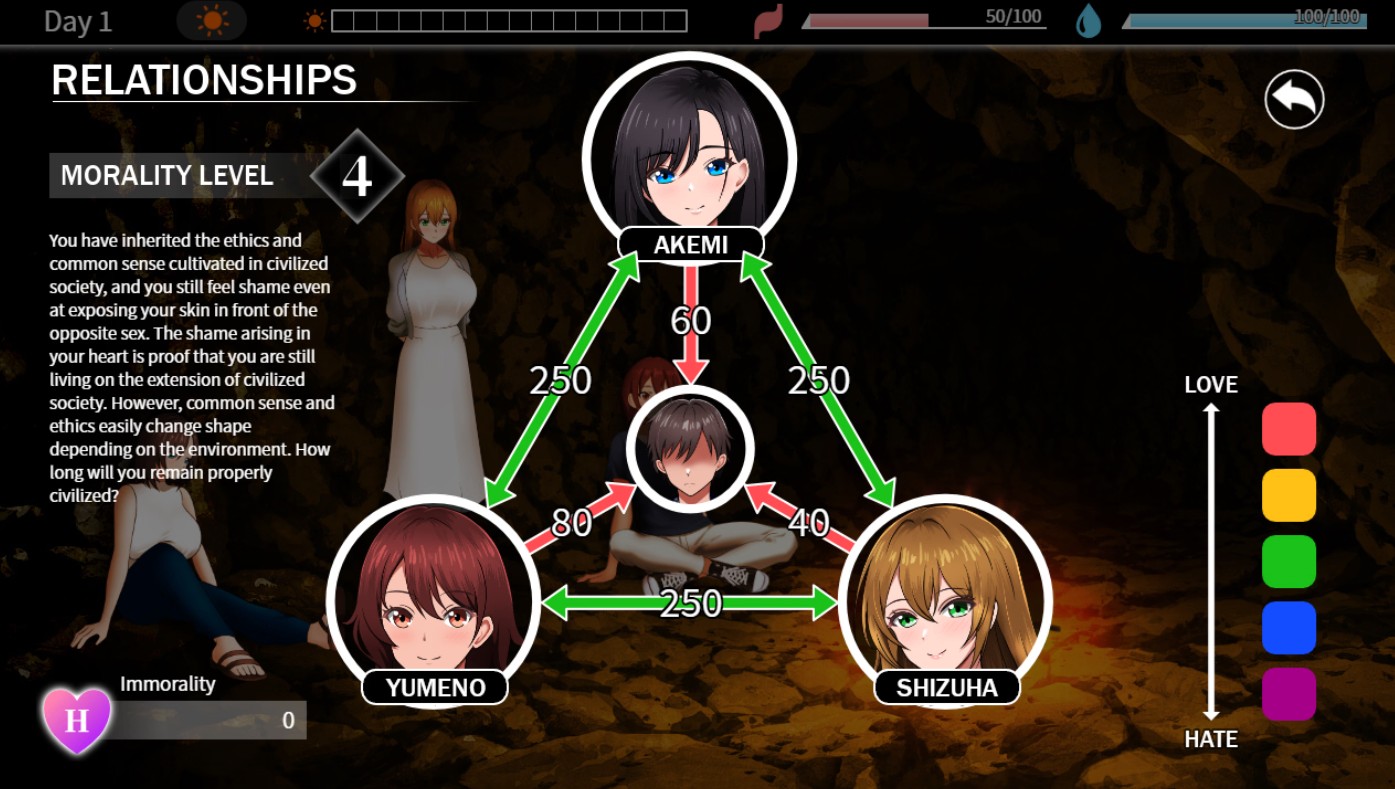Select the AKEMI name label

click(x=692, y=244)
